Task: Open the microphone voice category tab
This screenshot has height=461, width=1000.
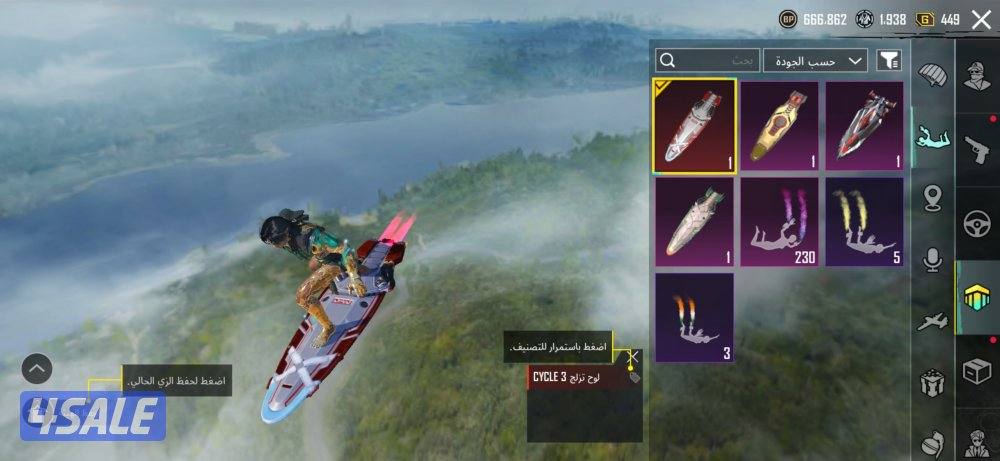Action: click(933, 260)
